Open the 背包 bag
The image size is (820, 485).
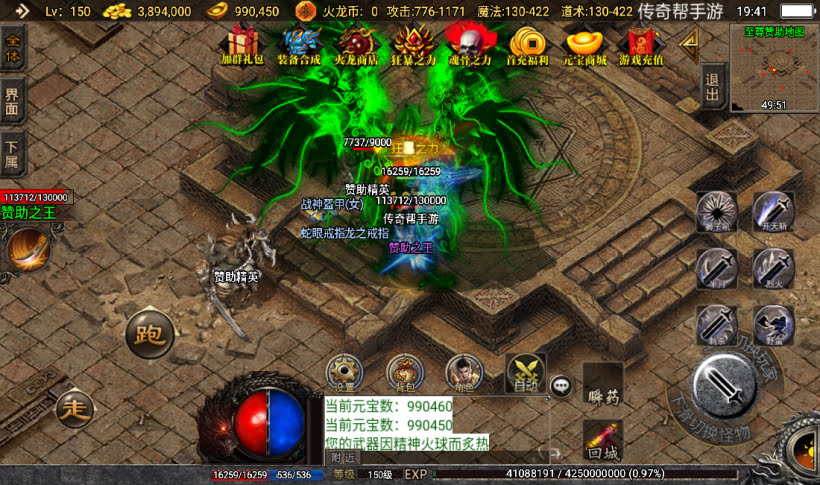pyautogui.click(x=405, y=373)
